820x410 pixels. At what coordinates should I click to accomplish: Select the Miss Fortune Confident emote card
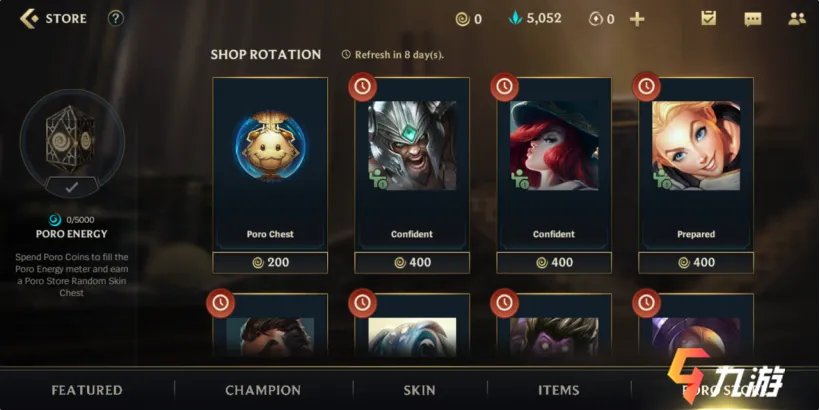coord(554,160)
